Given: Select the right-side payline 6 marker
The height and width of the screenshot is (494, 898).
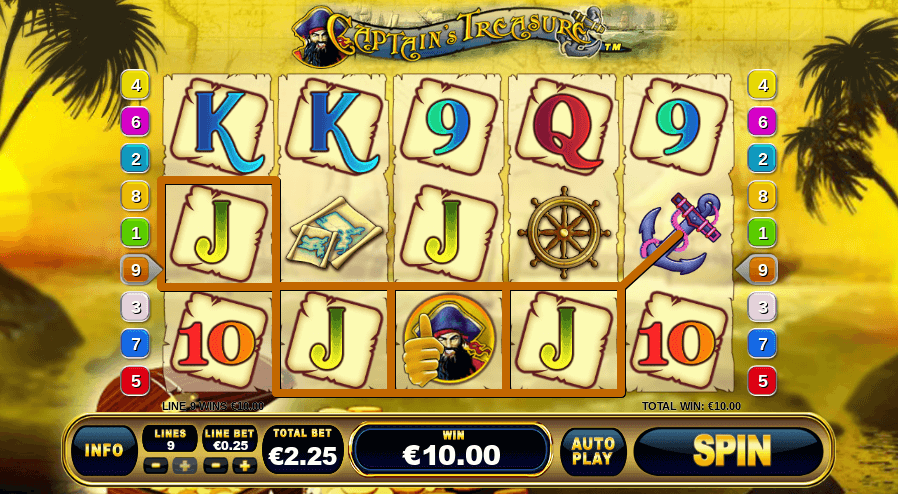Looking at the screenshot, I should [763, 122].
